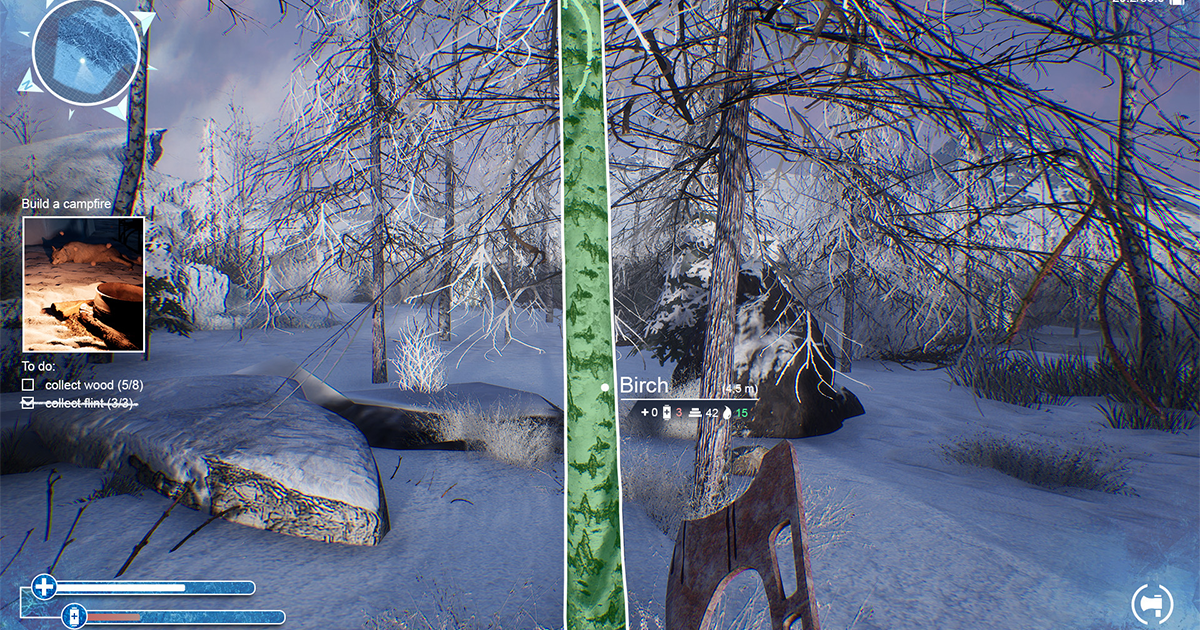The width and height of the screenshot is (1200, 630).
Task: Select the Build a campfire objective thumbnail
Action: click(84, 284)
